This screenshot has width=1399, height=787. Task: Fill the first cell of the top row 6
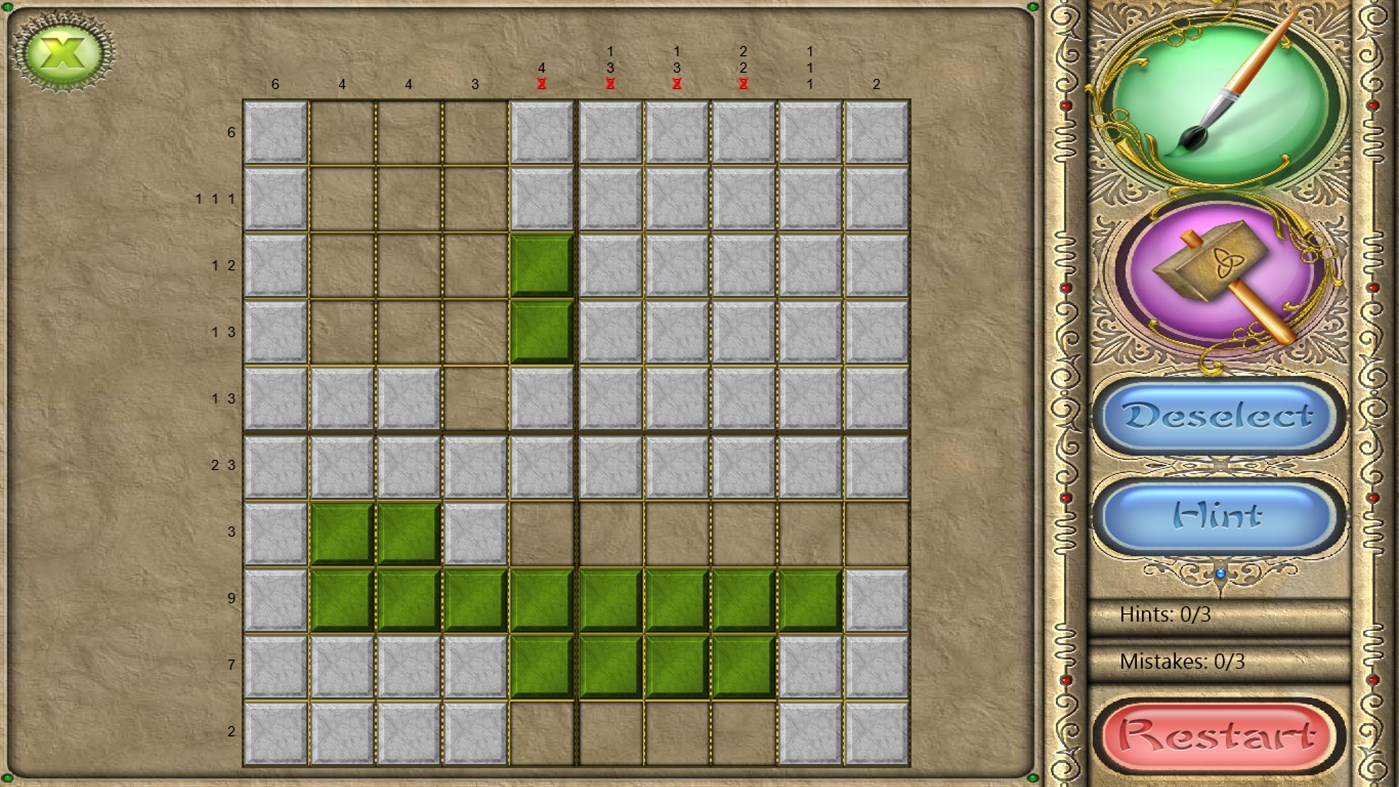[x=275, y=131]
